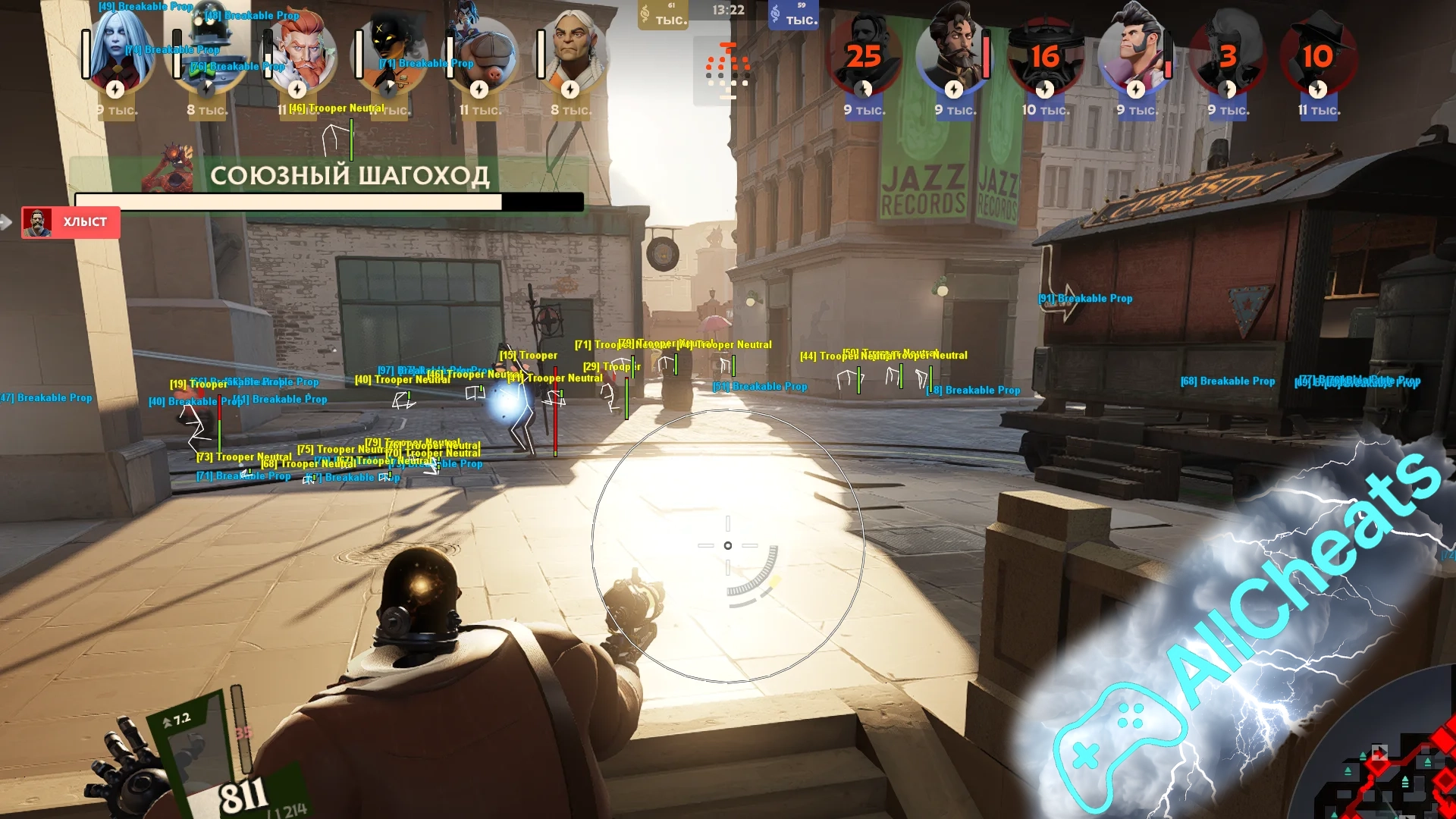
Task: Select the pale blue-haired woman's portrait
Action: click(118, 53)
